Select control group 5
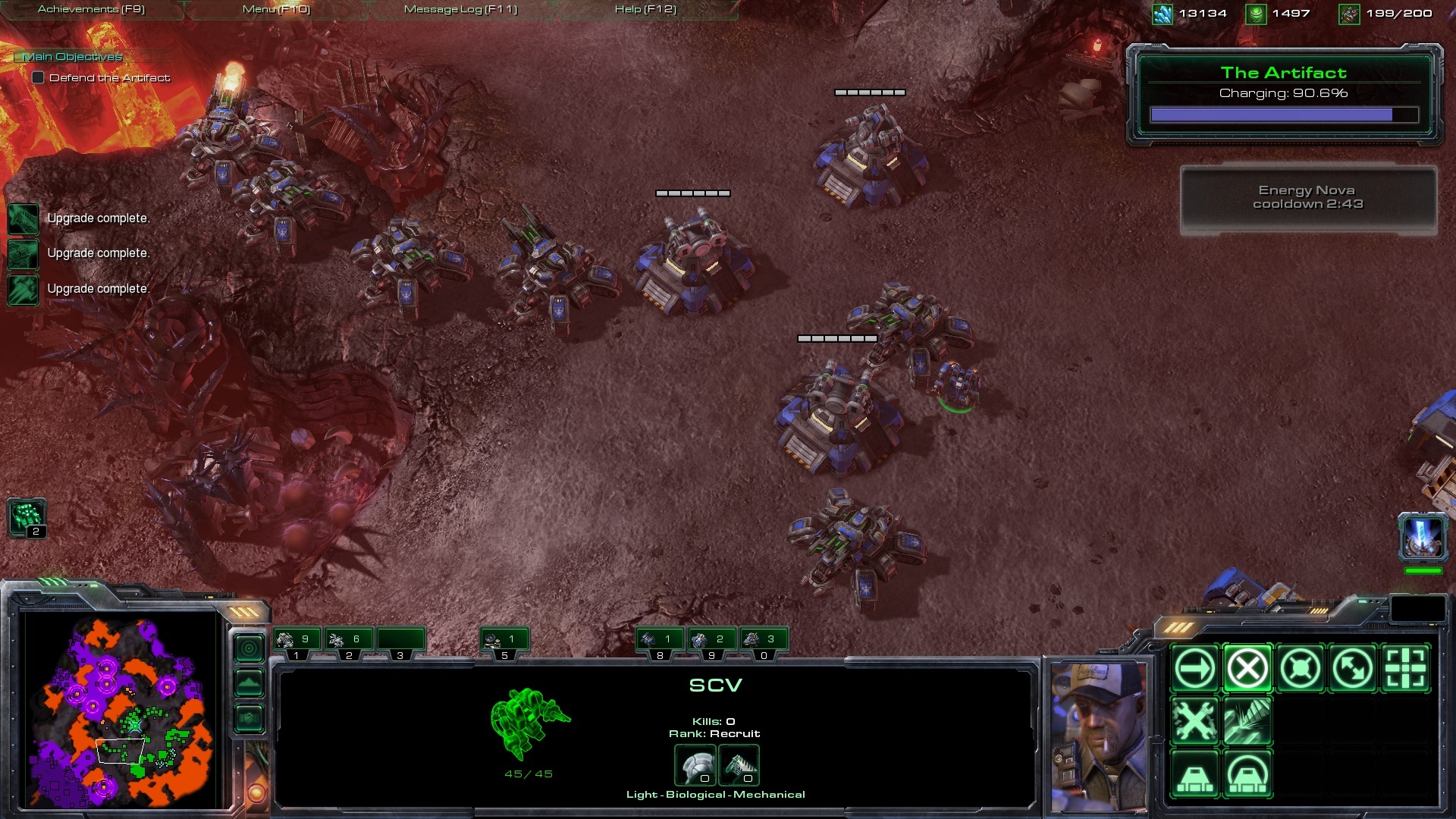This screenshot has height=819, width=1456. point(504,642)
